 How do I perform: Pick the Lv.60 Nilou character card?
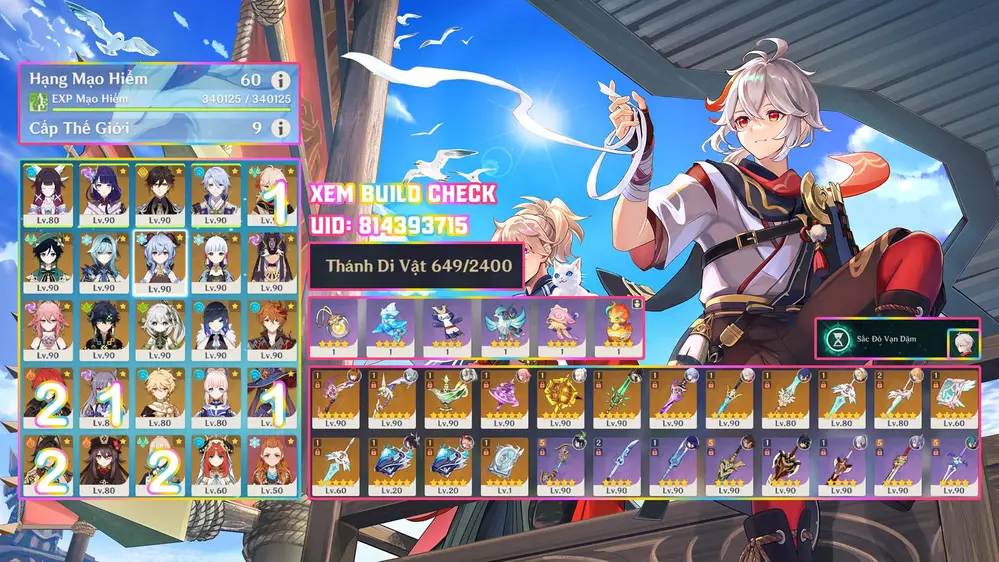pyautogui.click(x=216, y=464)
